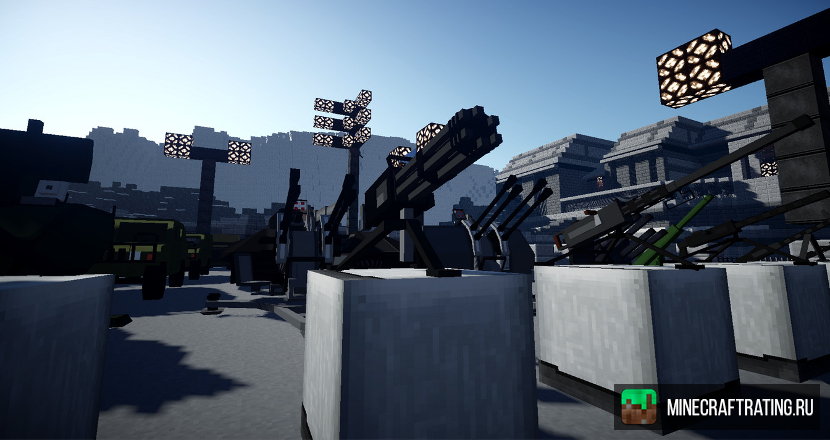Click the minecraftrating.ru watermark badge

(x=717, y=407)
